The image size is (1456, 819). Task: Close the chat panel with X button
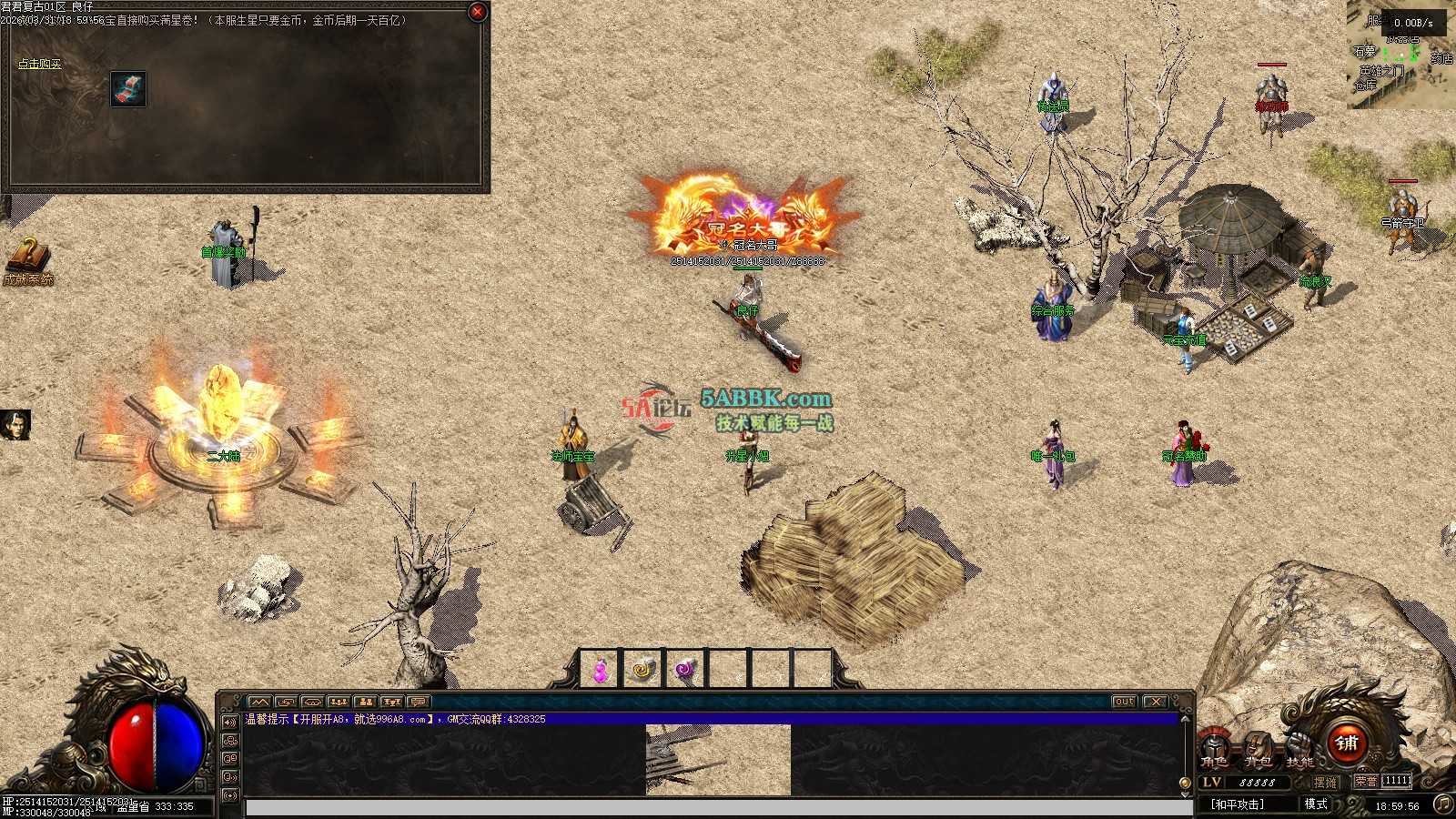coord(1155,702)
